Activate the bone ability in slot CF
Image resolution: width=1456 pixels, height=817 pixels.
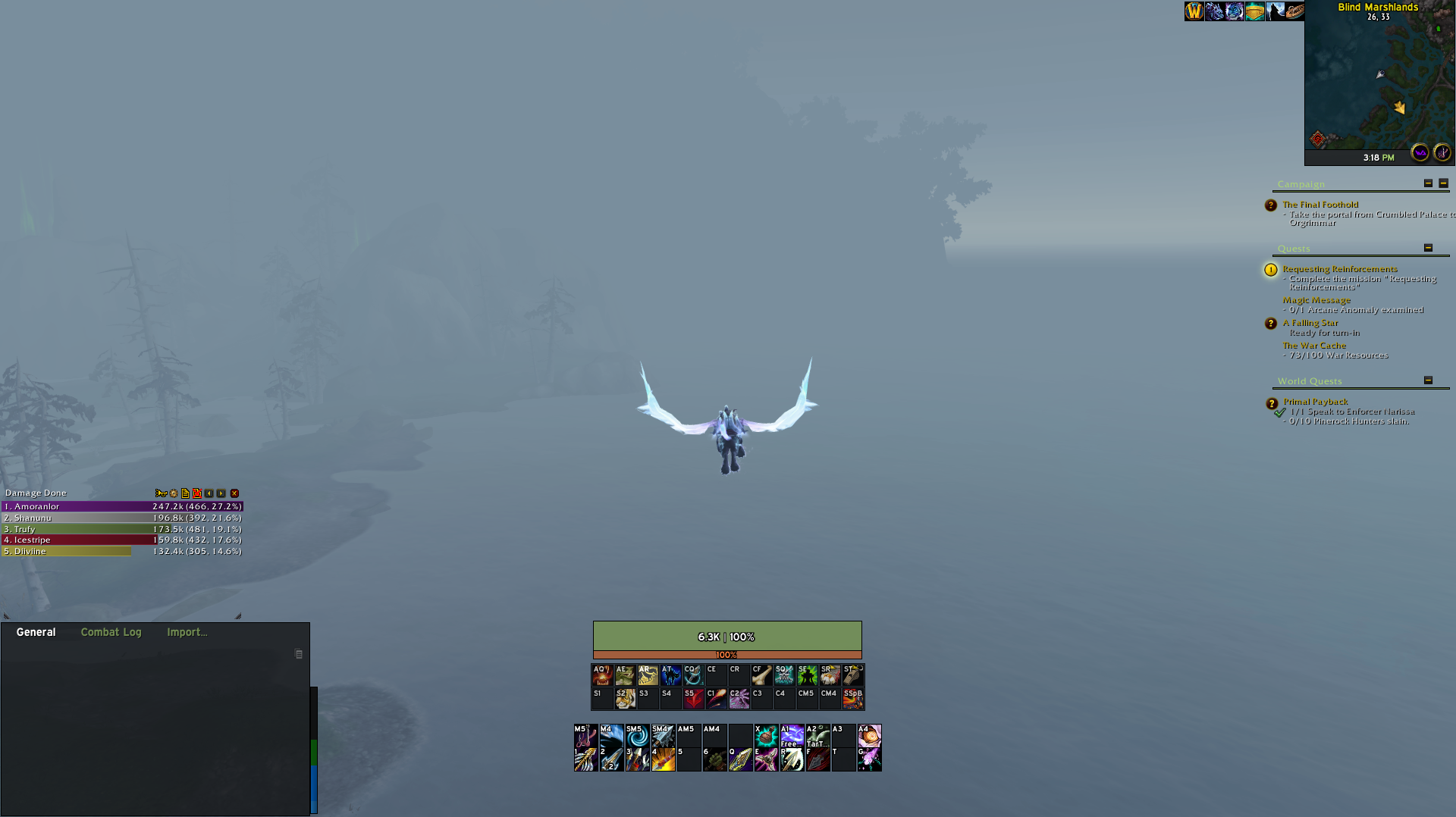click(x=761, y=675)
